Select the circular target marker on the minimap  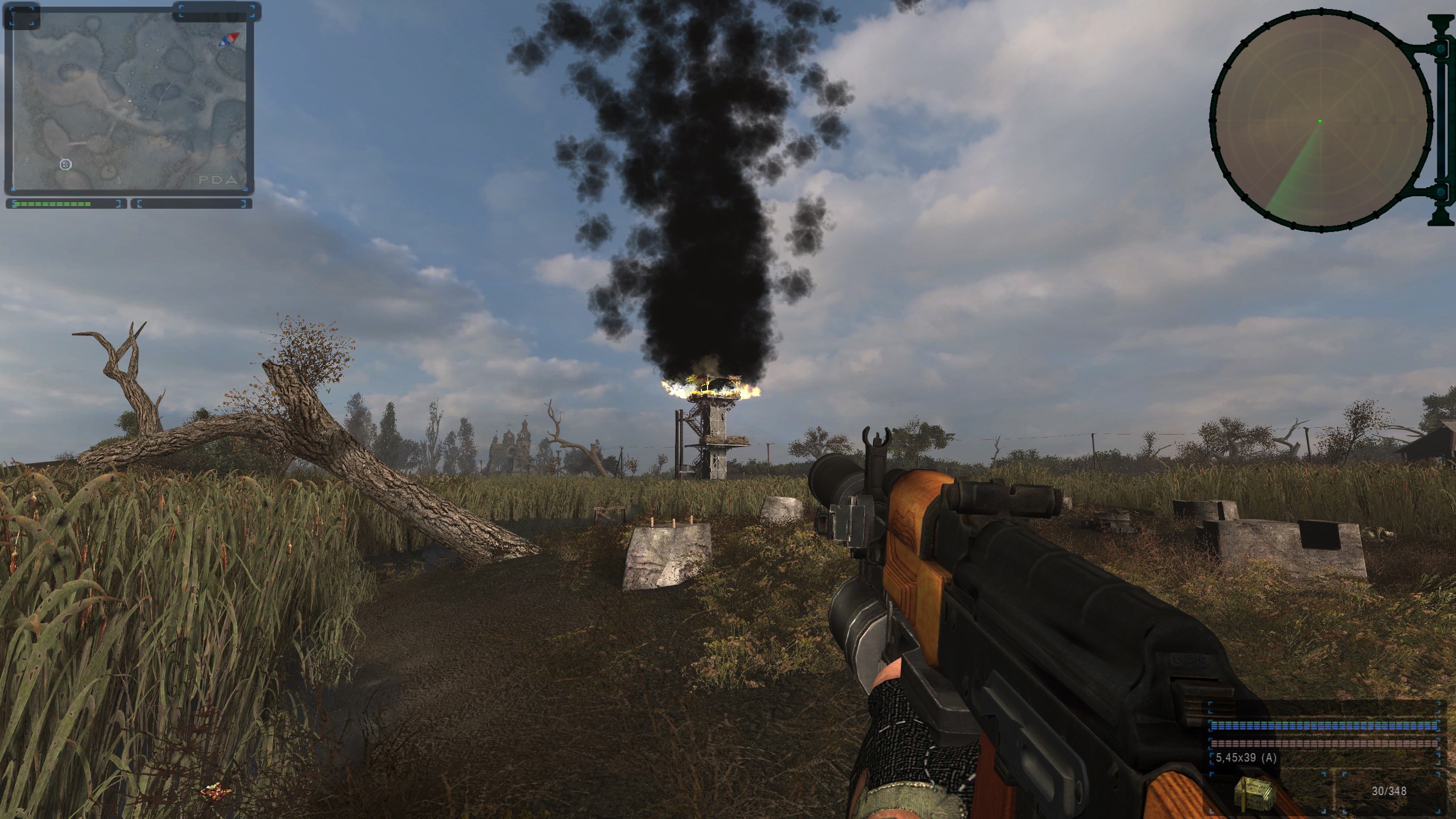coord(66,164)
